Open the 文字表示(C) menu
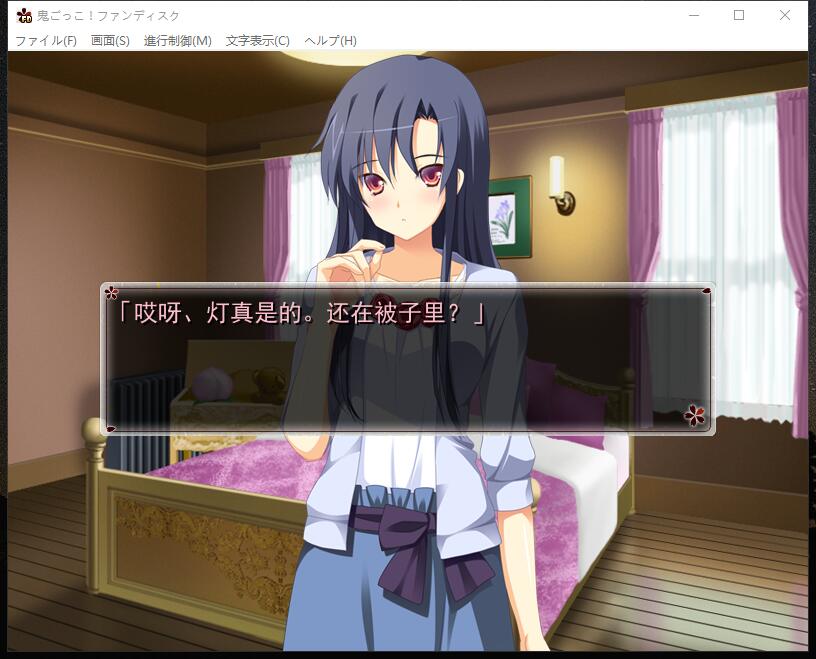Image resolution: width=816 pixels, height=659 pixels. 257,41
